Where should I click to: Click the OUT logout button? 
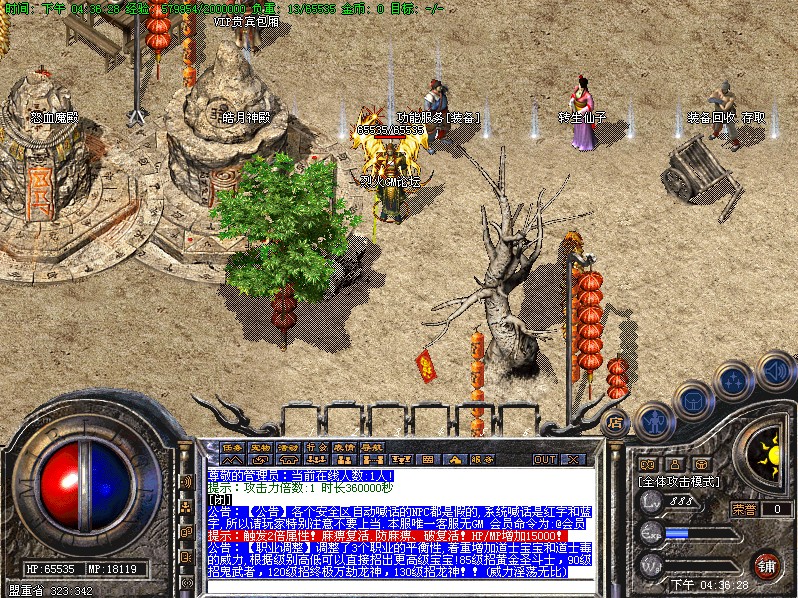tap(545, 459)
